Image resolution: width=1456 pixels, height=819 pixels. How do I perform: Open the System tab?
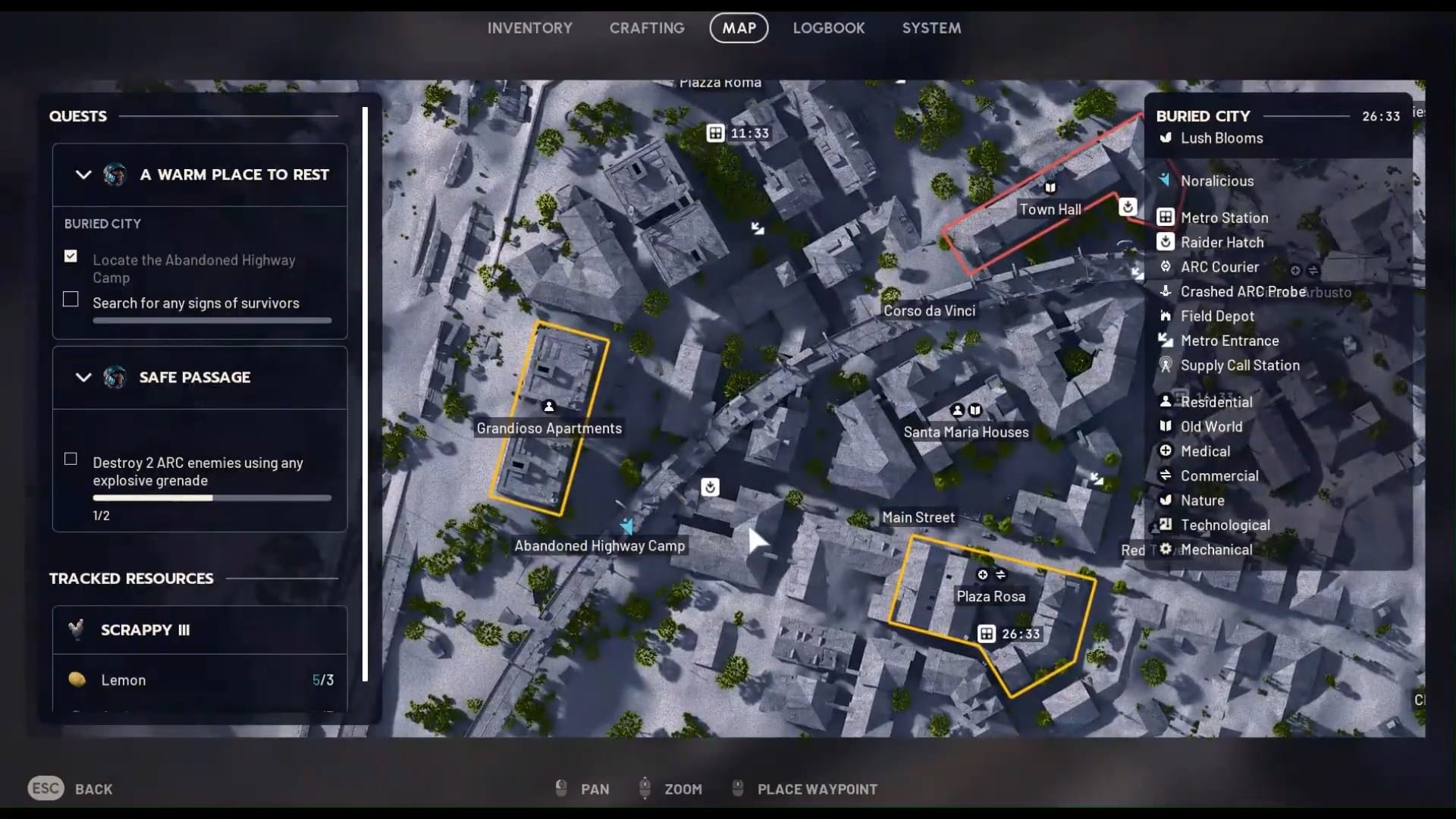(931, 28)
